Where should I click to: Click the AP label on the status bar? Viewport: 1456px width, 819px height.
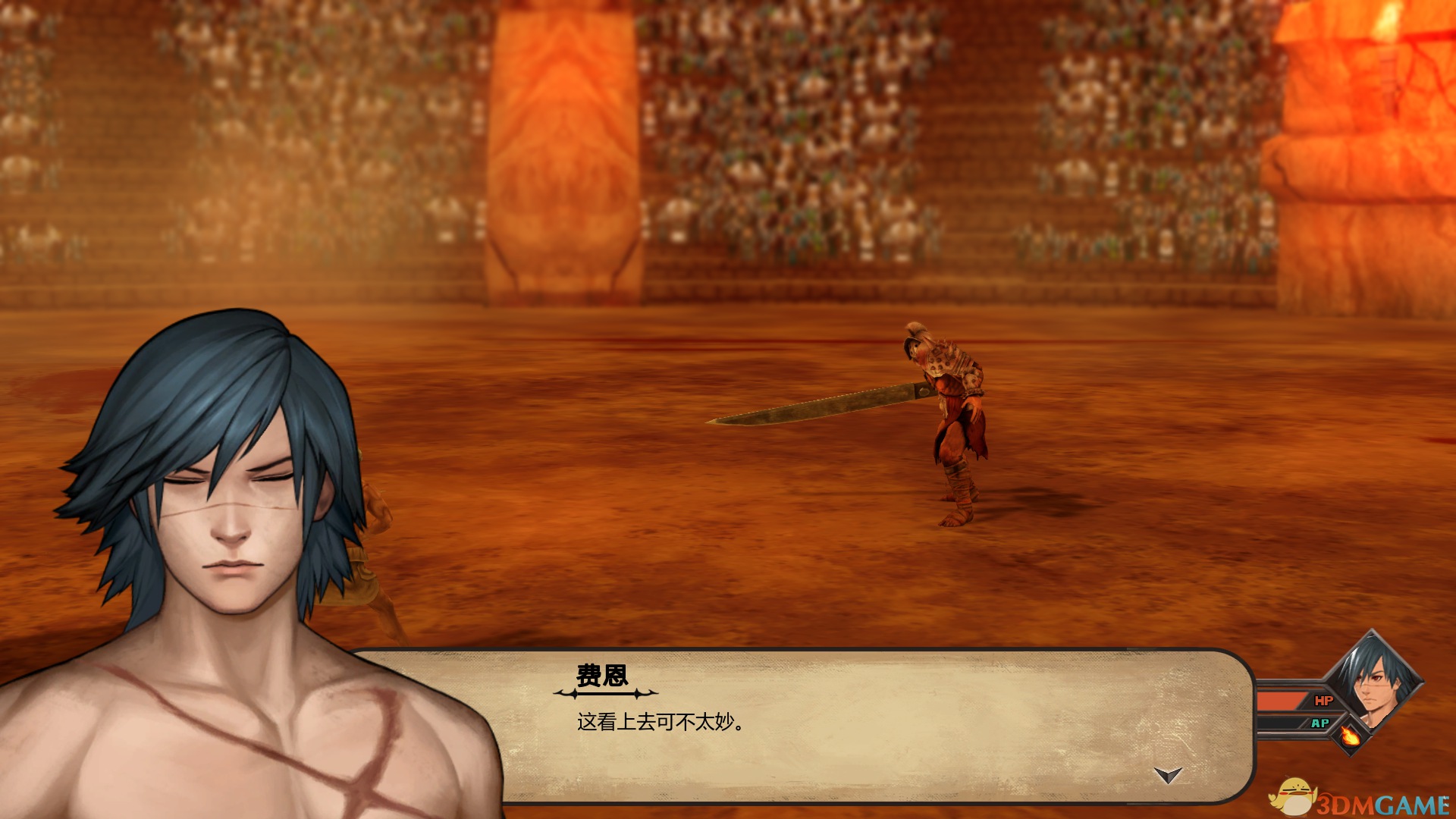coord(1321,722)
